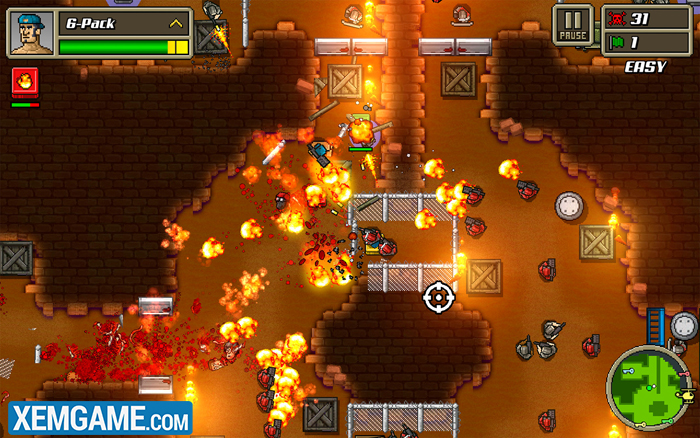The image size is (700, 438).
Task: Select the 6-Pack character portrait
Action: pyautogui.click(x=29, y=31)
